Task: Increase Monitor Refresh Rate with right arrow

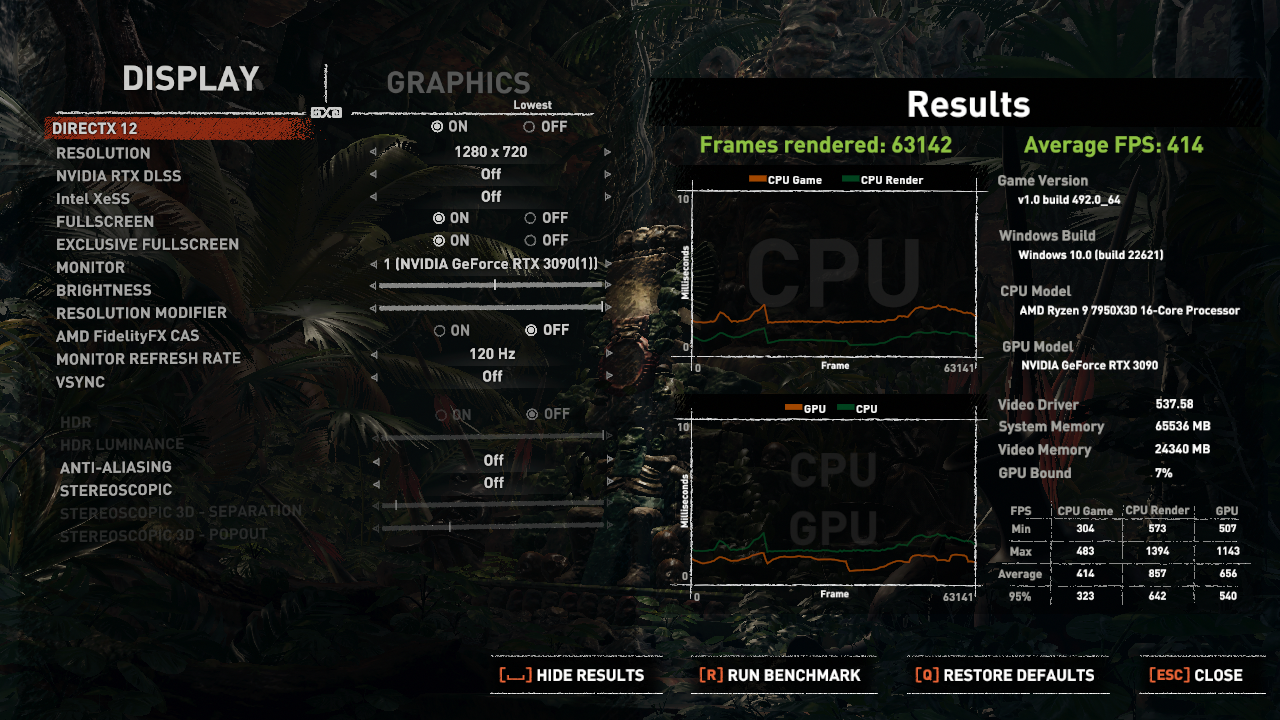Action: click(x=607, y=354)
